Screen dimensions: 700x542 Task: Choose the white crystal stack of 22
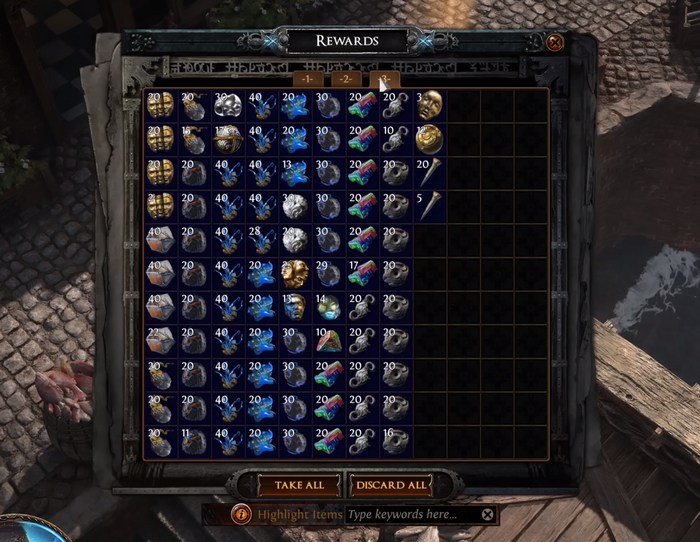(x=159, y=341)
